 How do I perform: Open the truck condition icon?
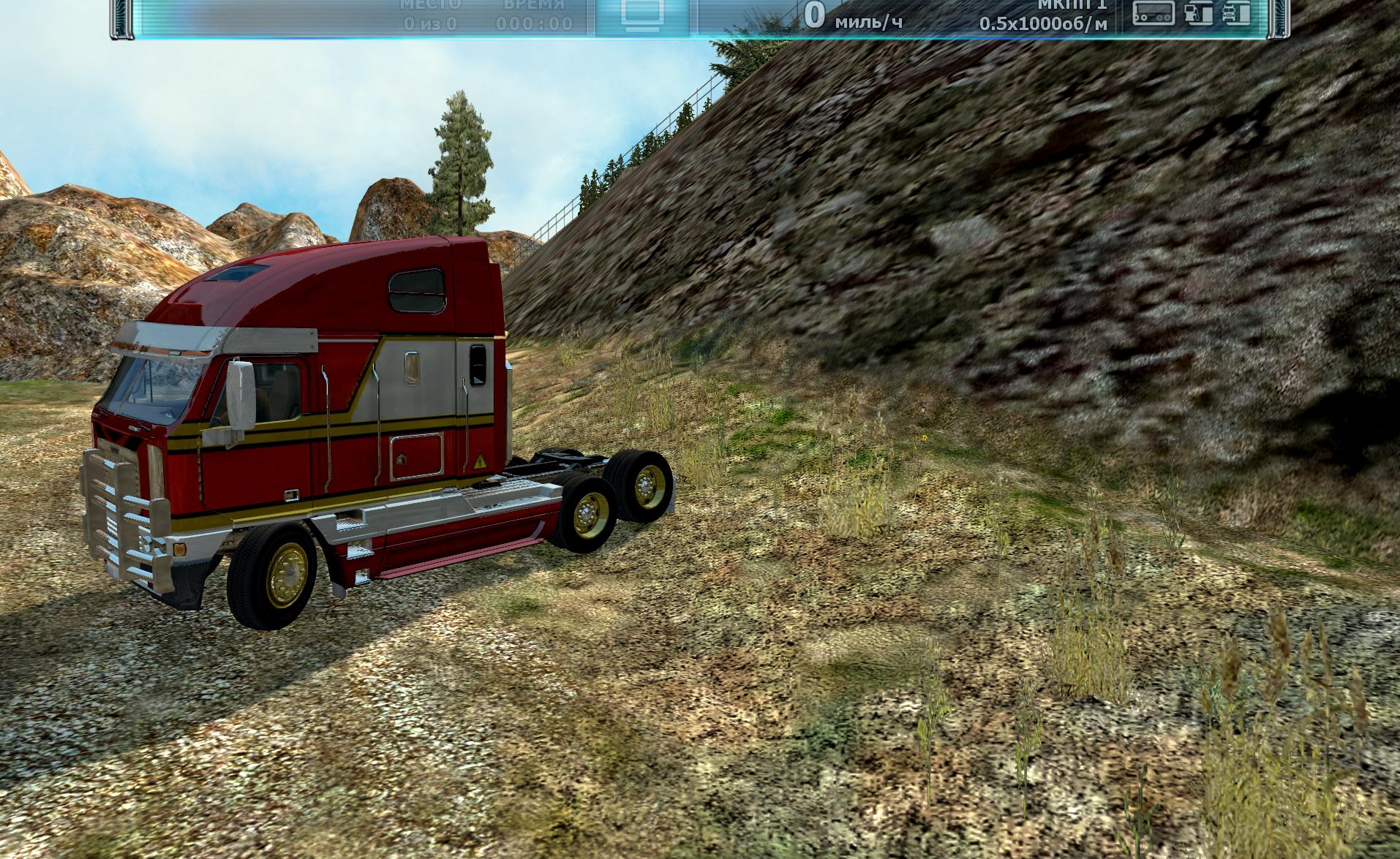[1235, 12]
